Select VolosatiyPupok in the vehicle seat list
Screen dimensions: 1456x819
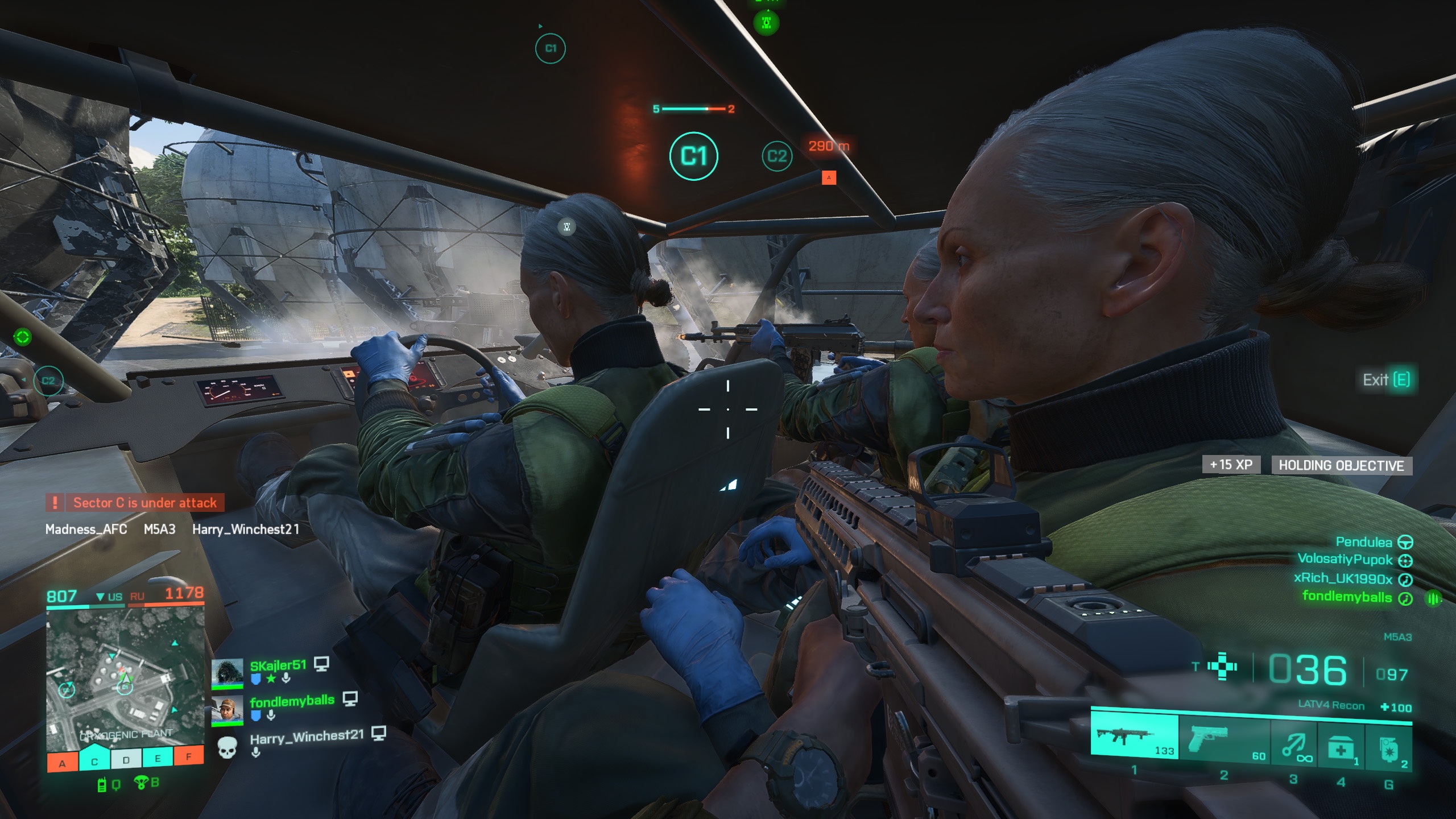[1345, 560]
